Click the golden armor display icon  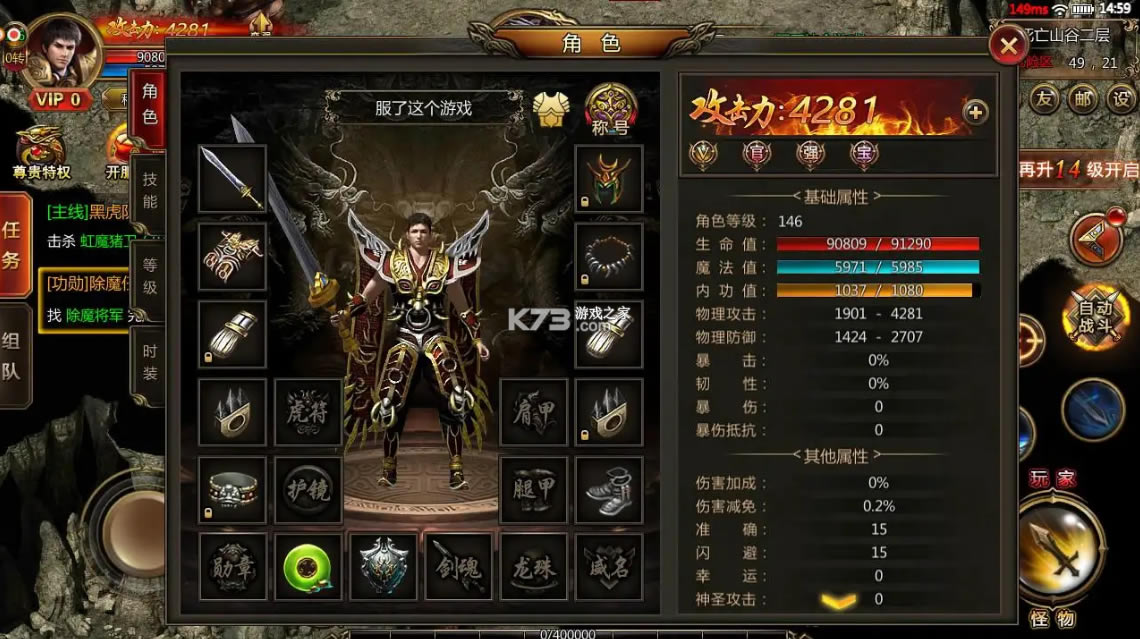[551, 109]
